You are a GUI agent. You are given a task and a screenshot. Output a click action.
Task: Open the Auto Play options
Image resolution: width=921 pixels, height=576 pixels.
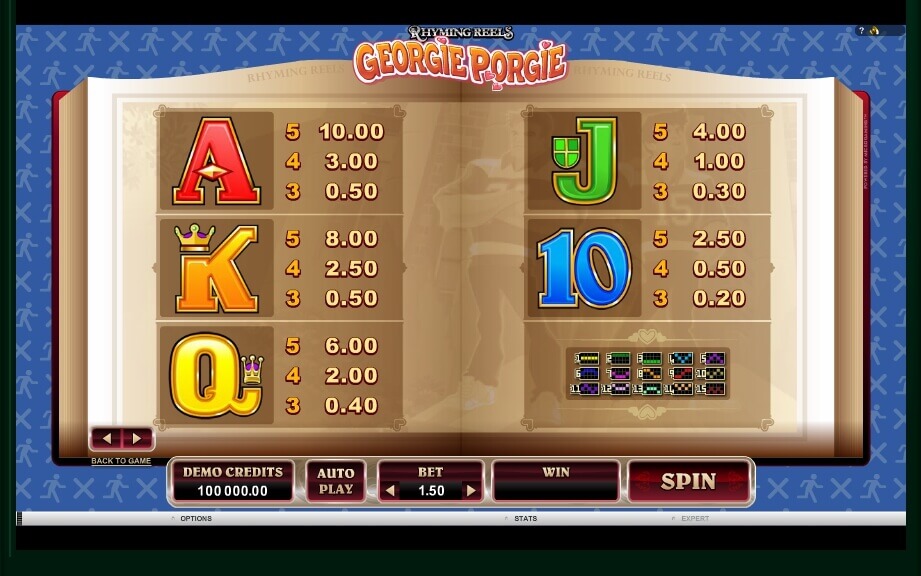336,482
